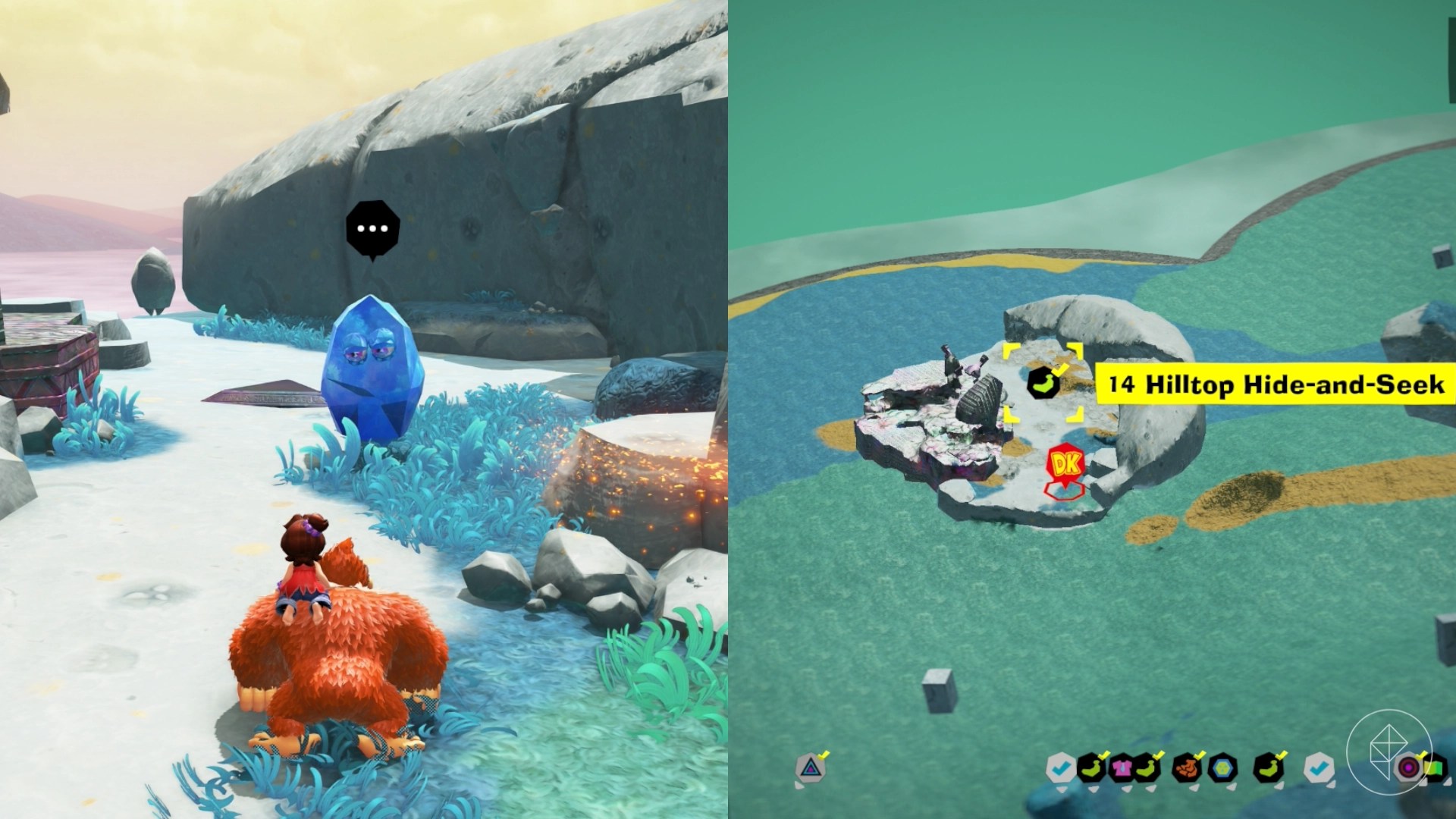Click the 14 Hilltop Hide-and-Seek label
The width and height of the screenshot is (1456, 819).
1276,384
